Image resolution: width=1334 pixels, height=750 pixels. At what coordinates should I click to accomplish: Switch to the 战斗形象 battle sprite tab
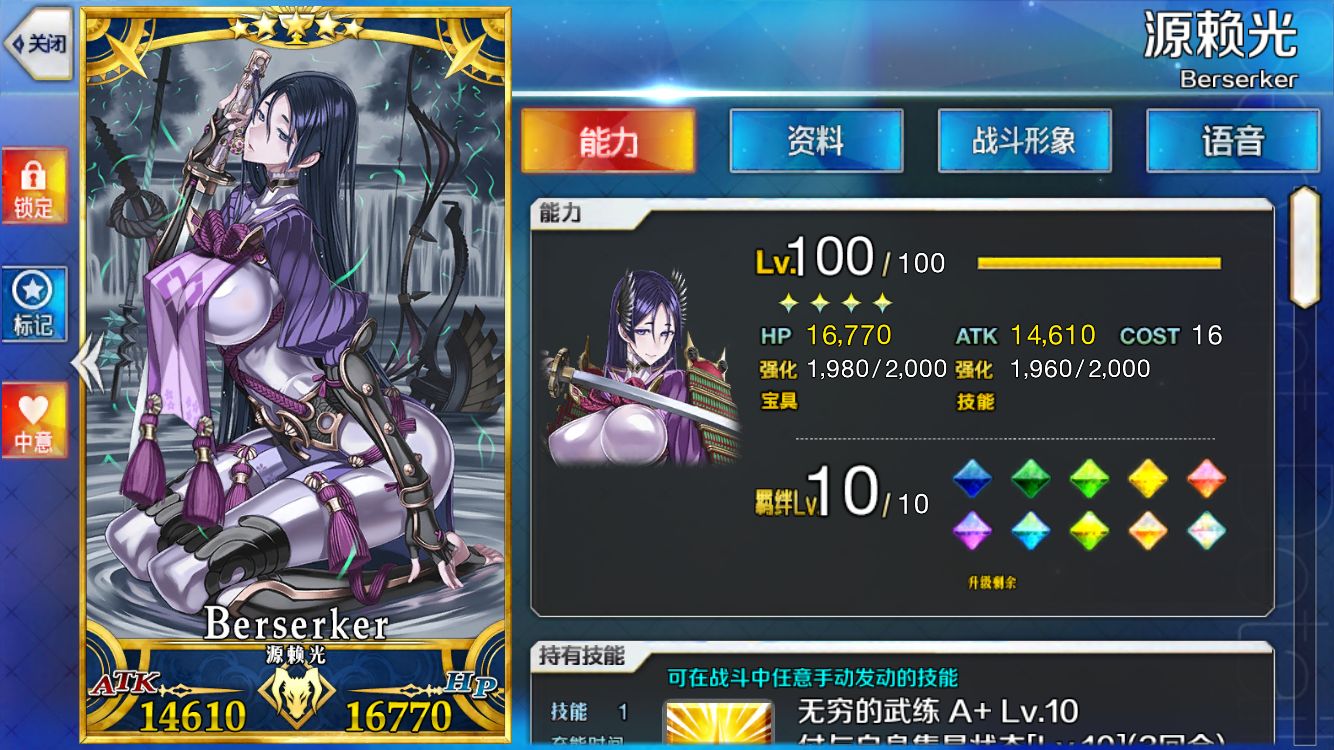(x=1024, y=141)
